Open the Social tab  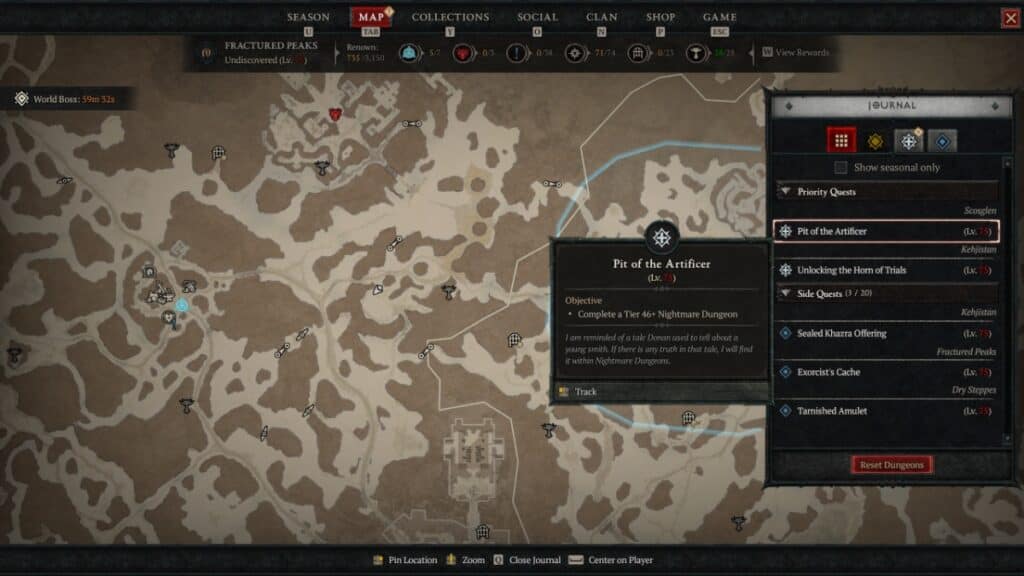click(537, 17)
